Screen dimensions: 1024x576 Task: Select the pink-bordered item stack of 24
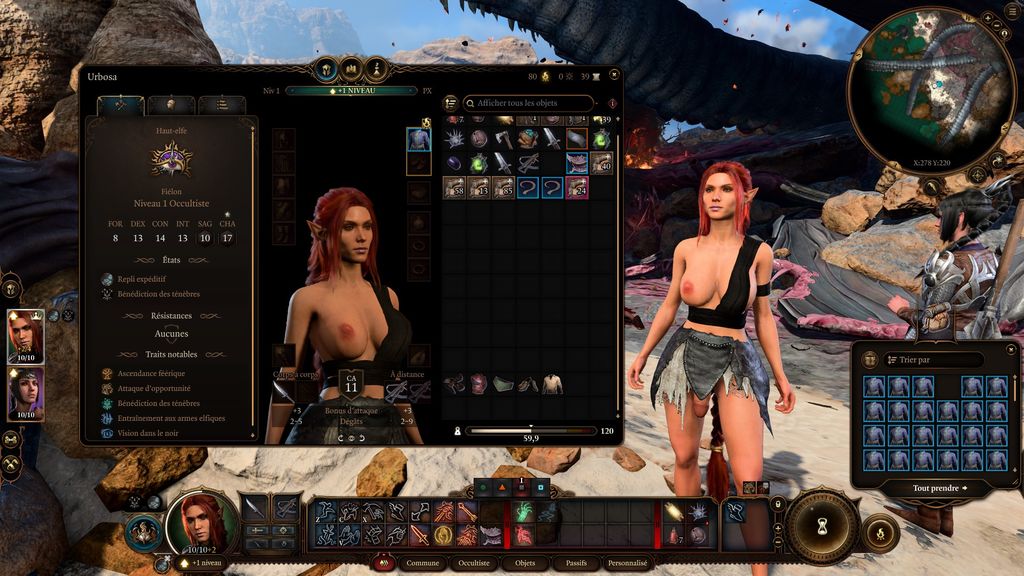coord(577,187)
